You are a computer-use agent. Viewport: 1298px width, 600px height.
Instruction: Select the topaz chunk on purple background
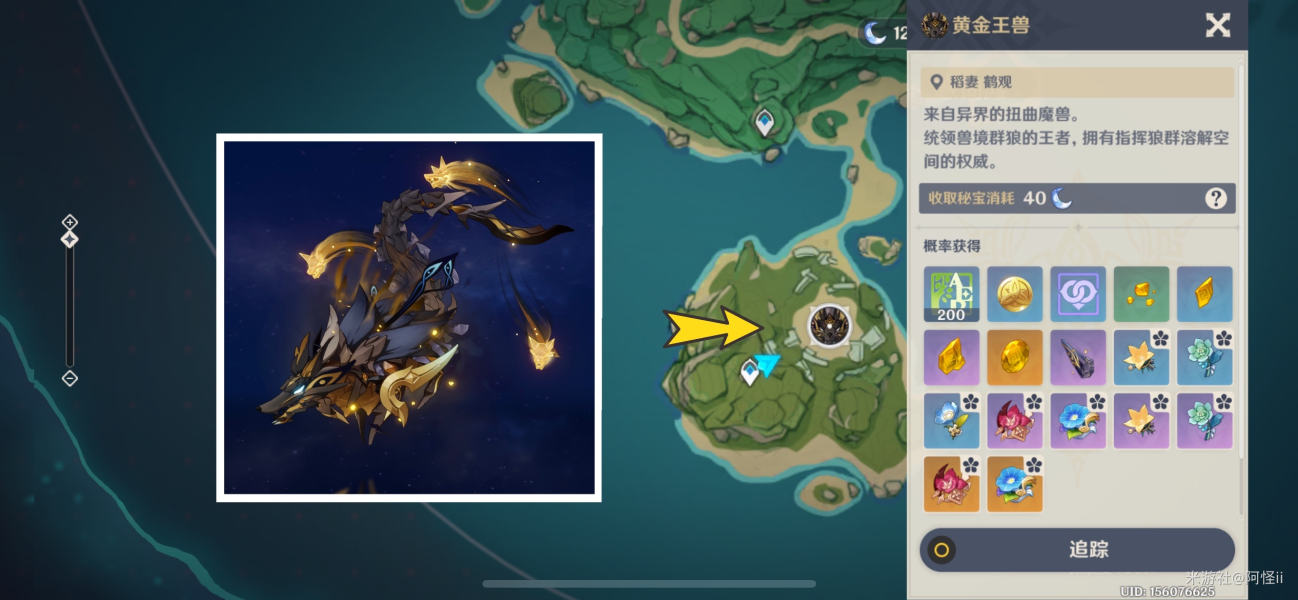951,358
